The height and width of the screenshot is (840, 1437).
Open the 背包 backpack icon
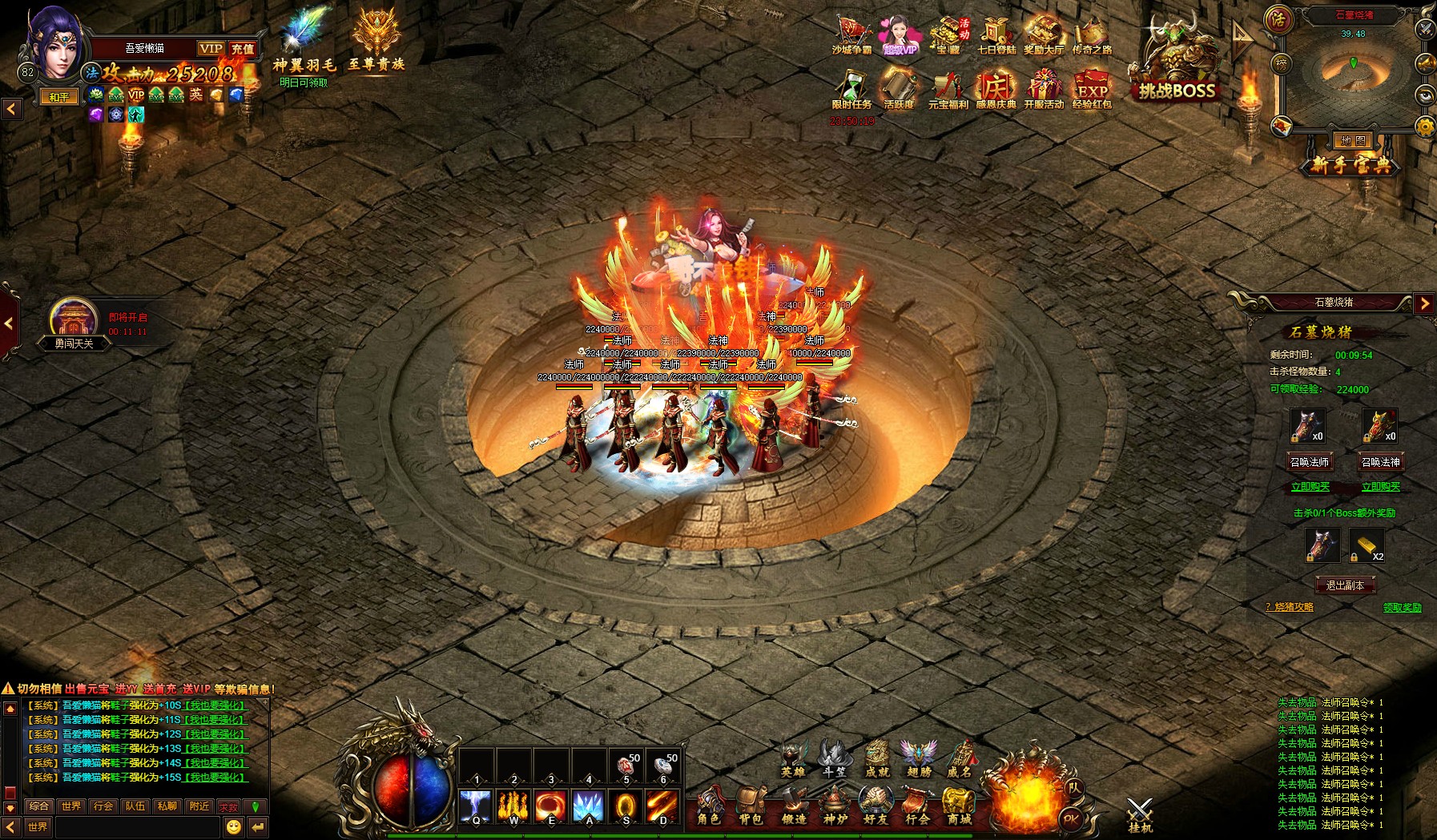751,804
